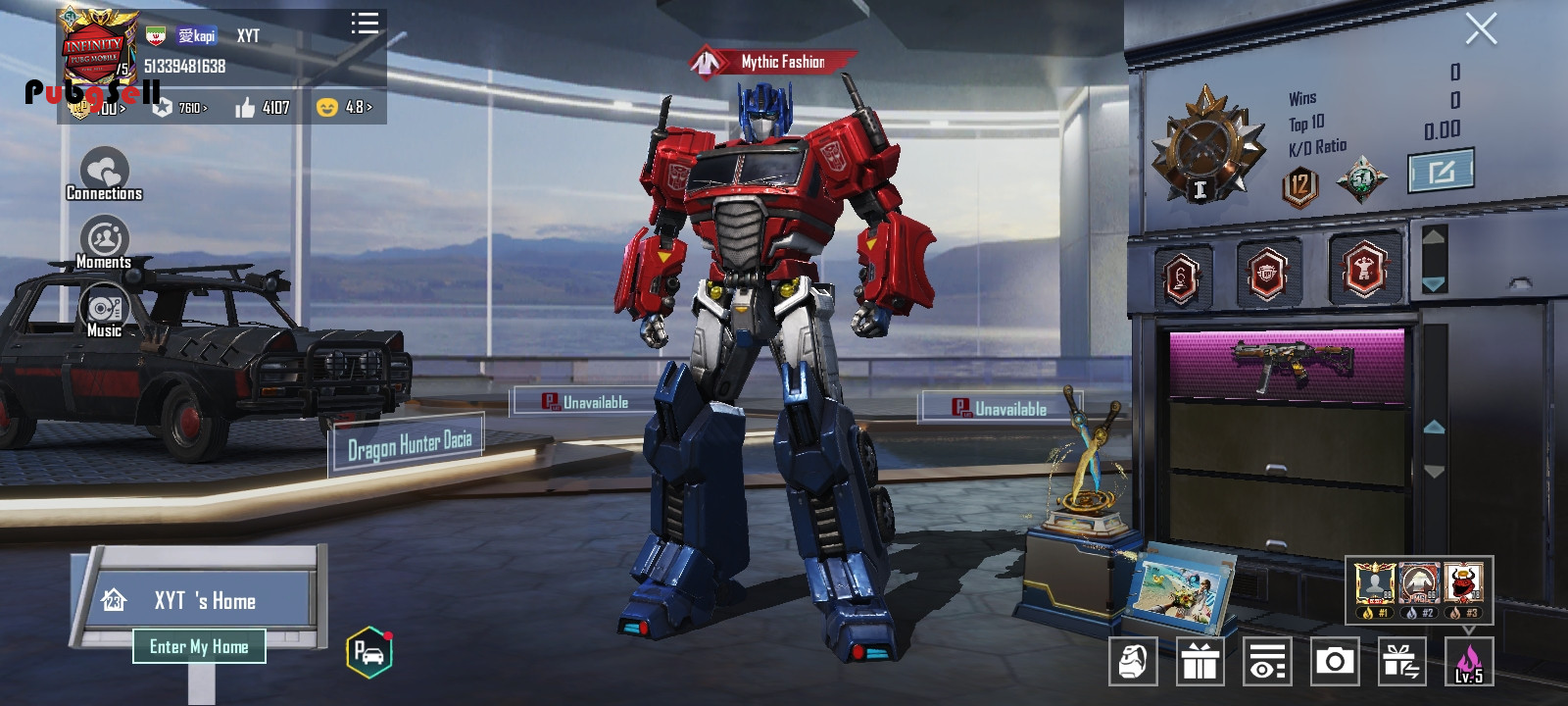Select the Dragon Hunter Dacia label

(x=410, y=445)
